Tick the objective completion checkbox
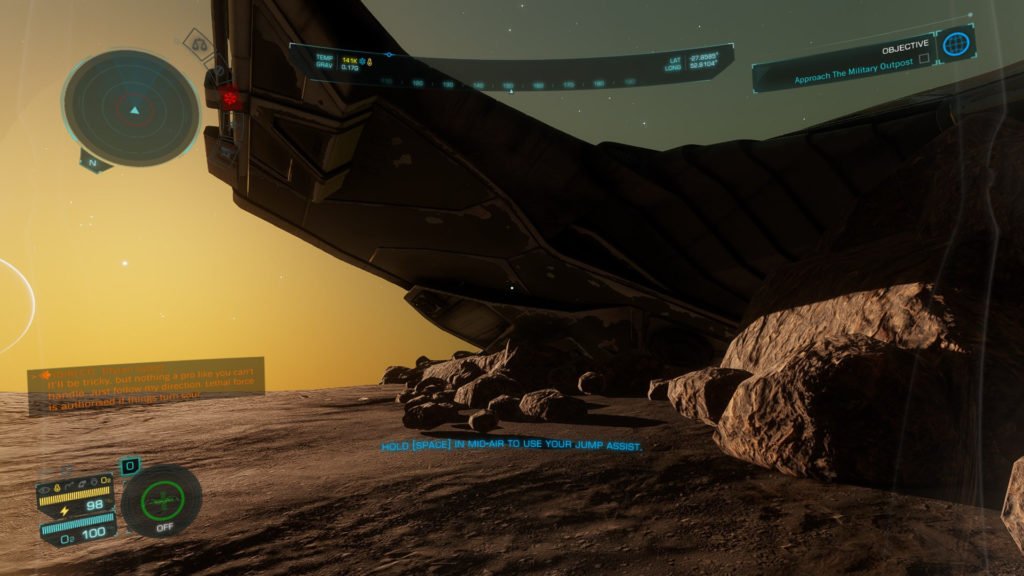The width and height of the screenshot is (1024, 576). [x=923, y=59]
